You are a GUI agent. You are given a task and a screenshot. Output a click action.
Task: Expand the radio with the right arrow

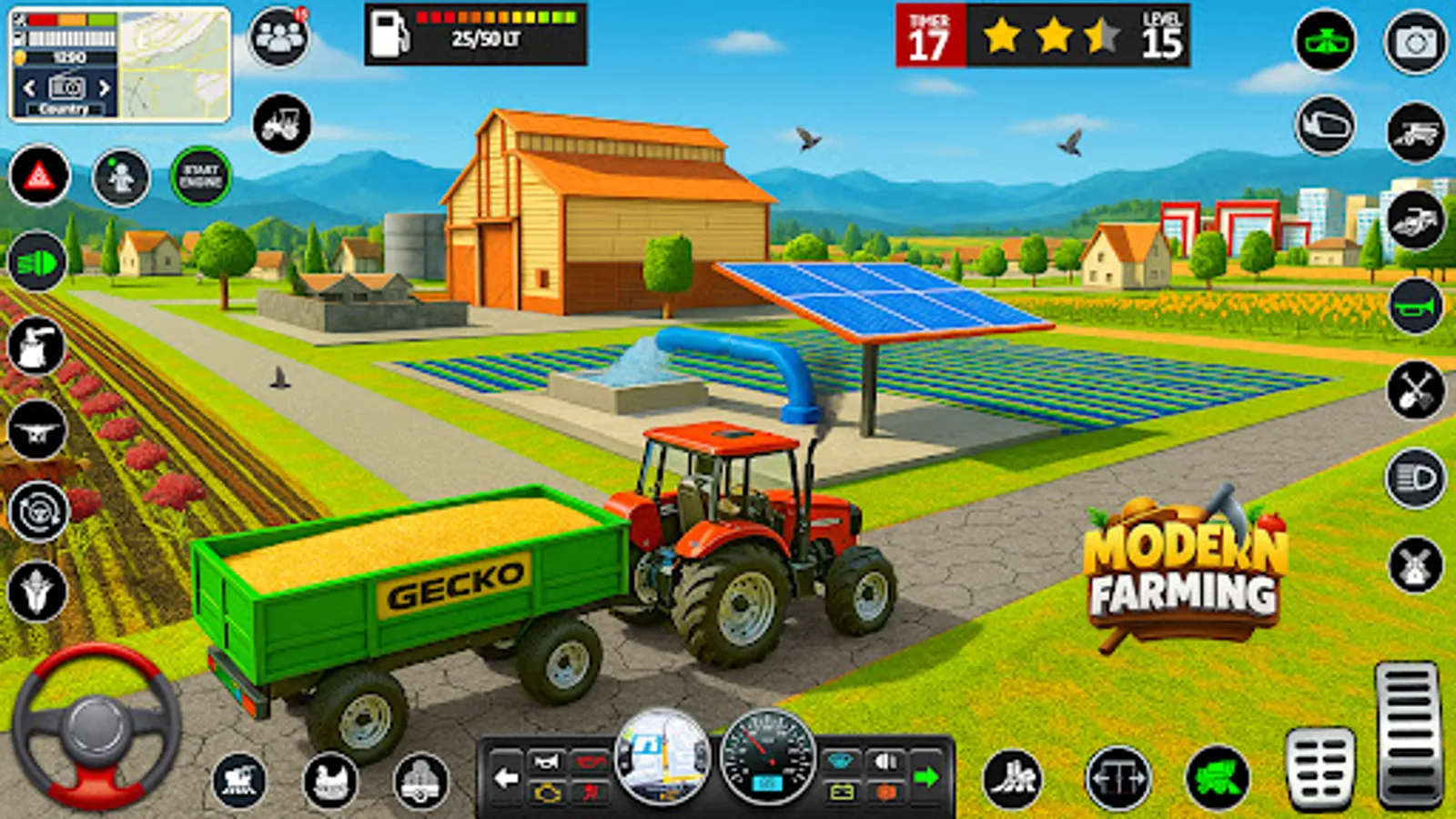point(102,86)
